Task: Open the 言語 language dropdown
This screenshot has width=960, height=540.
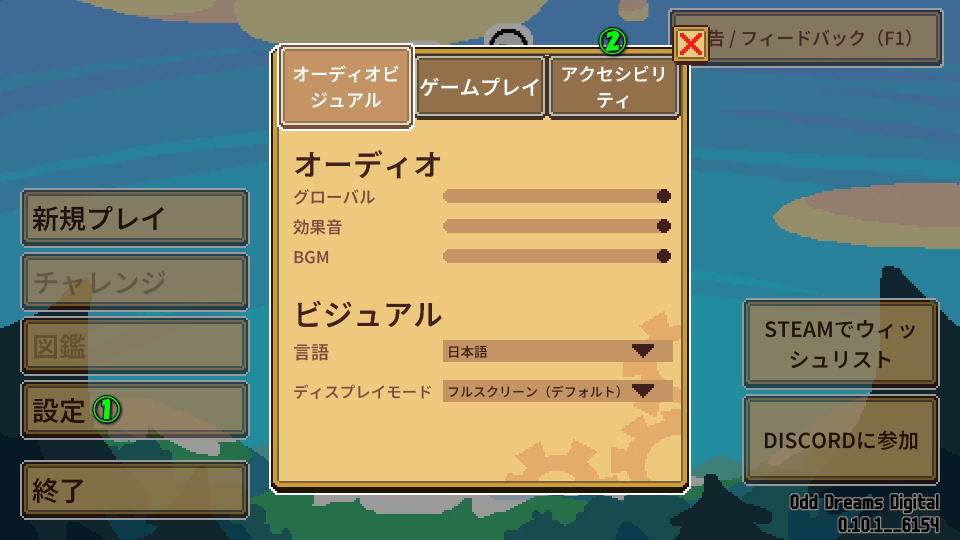Action: [557, 351]
